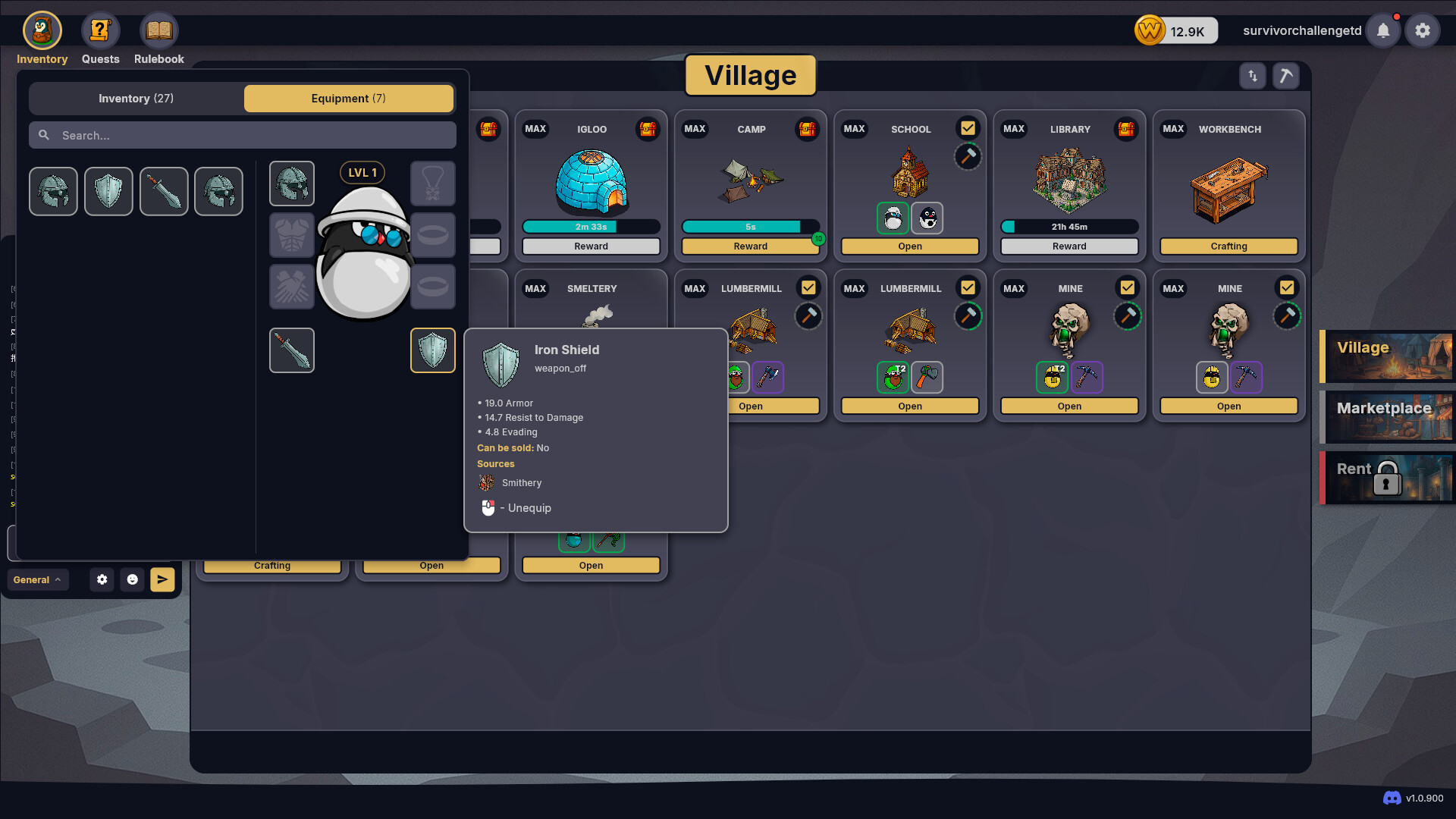Viewport: 1456px width, 819px height.
Task: Open the notification bell
Action: (x=1383, y=30)
